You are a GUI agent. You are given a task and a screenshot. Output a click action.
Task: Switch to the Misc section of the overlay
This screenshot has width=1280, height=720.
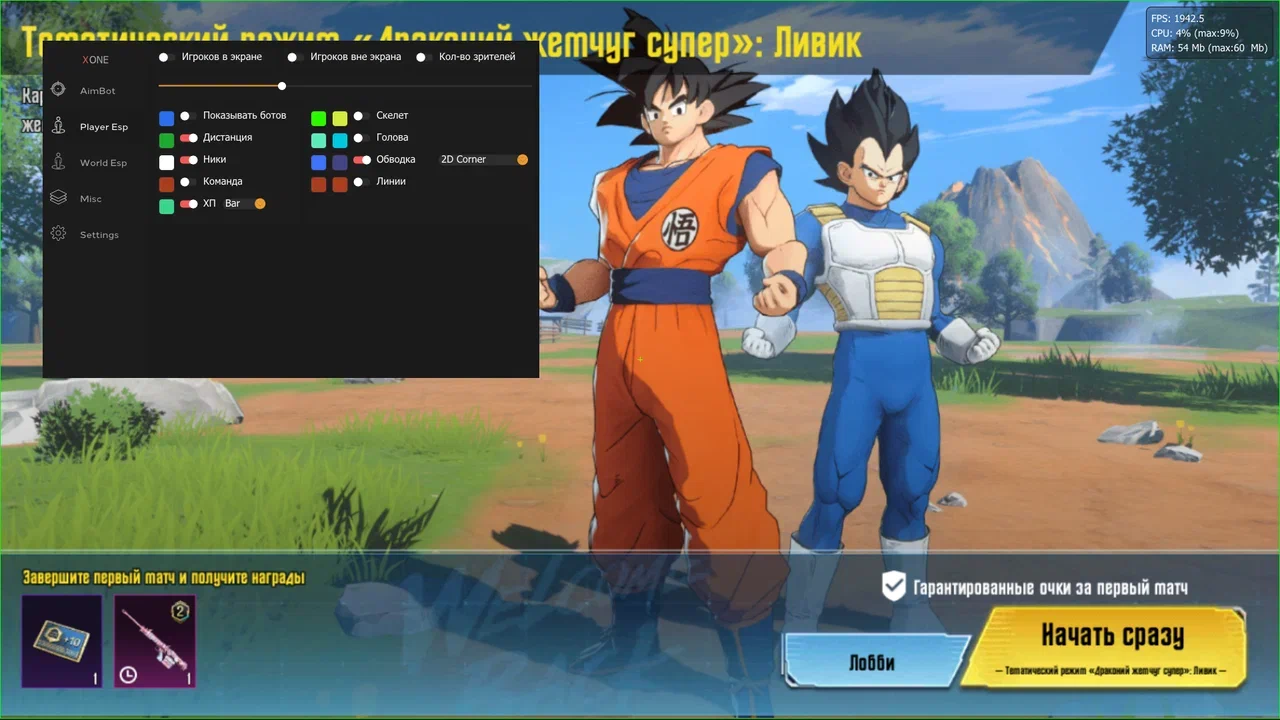click(x=90, y=199)
